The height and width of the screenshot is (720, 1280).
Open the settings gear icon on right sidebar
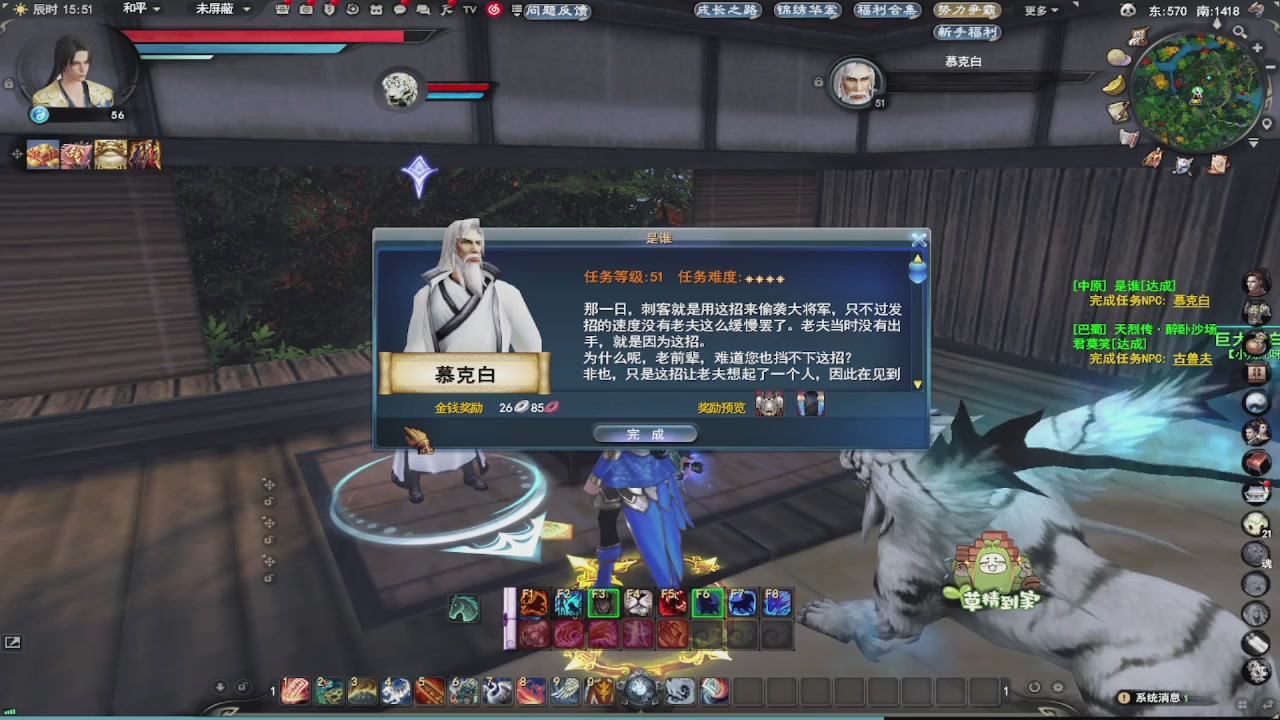click(x=1257, y=670)
